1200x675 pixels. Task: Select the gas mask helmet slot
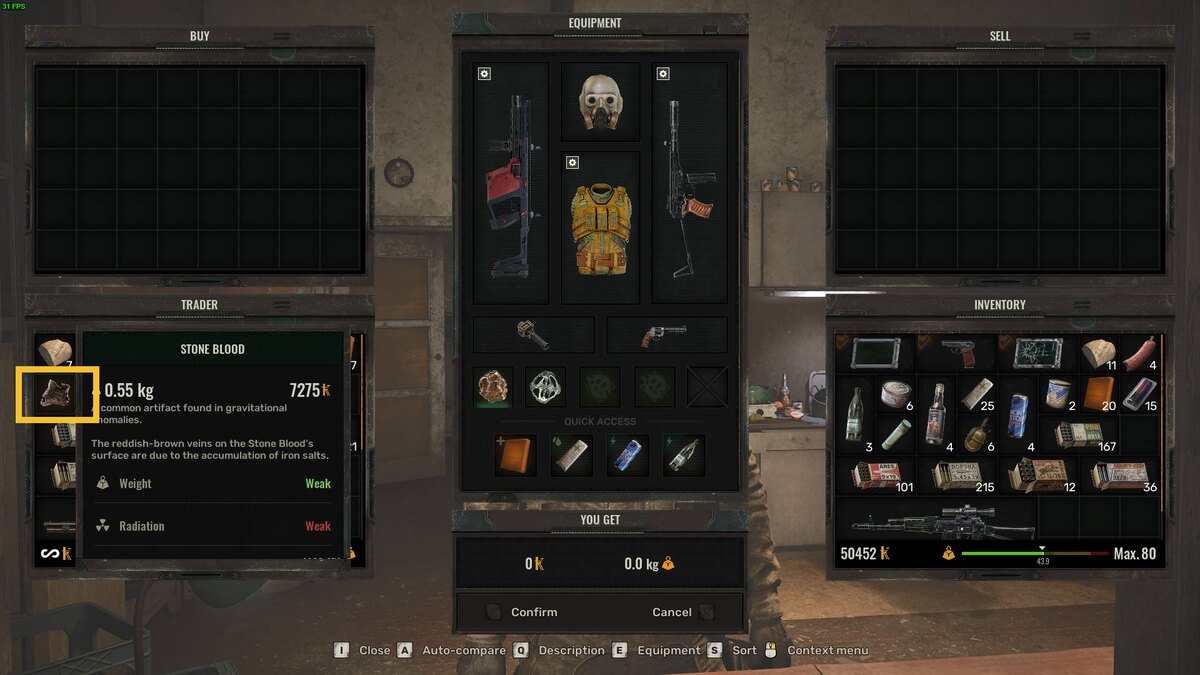coord(600,102)
